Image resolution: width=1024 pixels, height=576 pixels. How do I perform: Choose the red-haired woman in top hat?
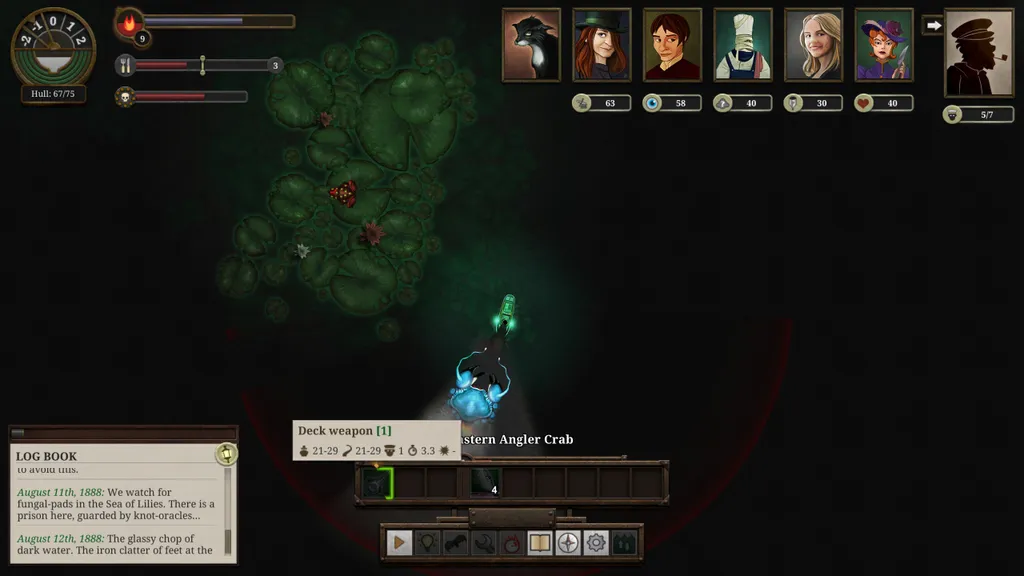coord(602,45)
